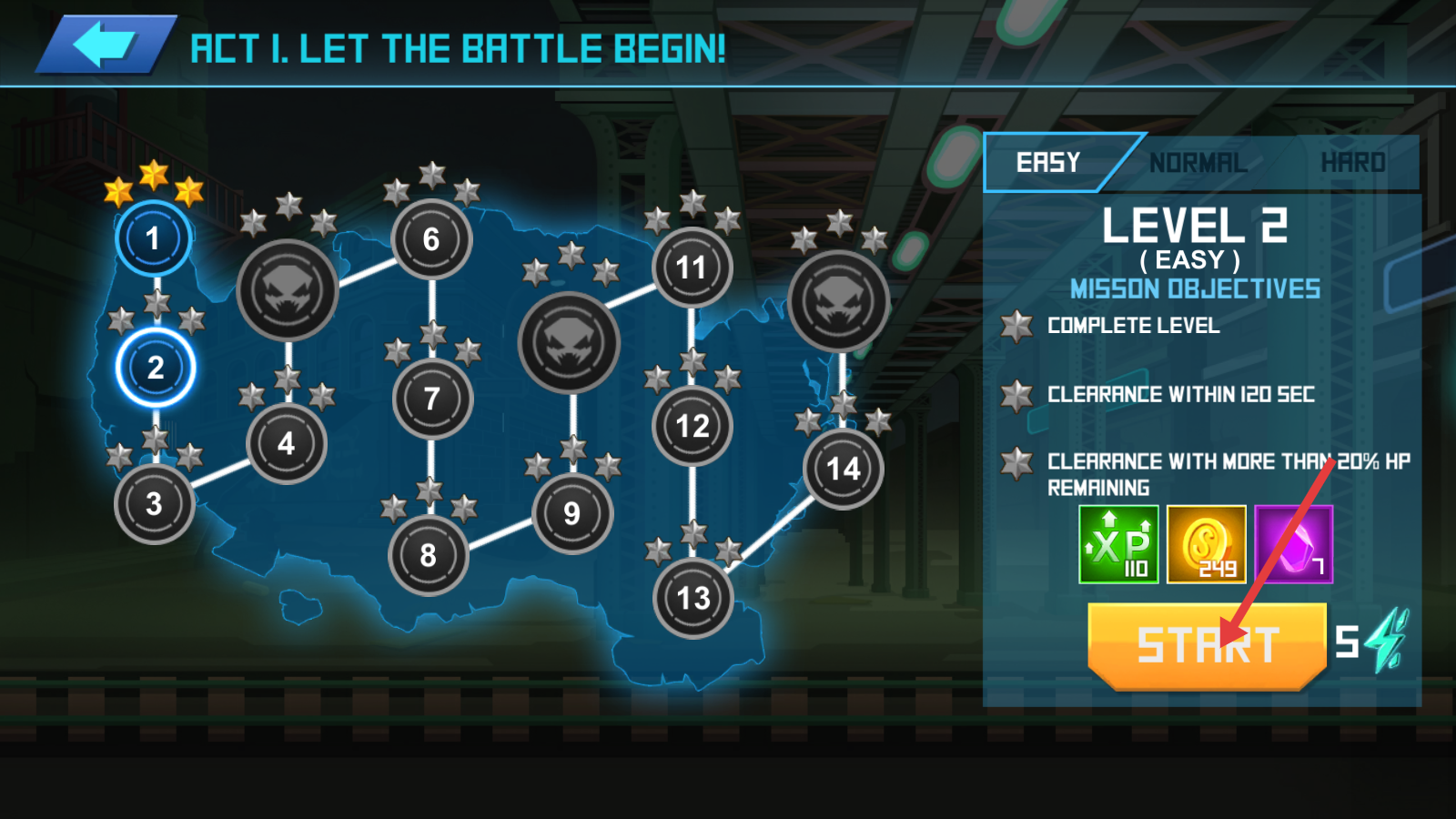The width and height of the screenshot is (1456, 819).
Task: Select level 12 node
Action: (x=693, y=426)
